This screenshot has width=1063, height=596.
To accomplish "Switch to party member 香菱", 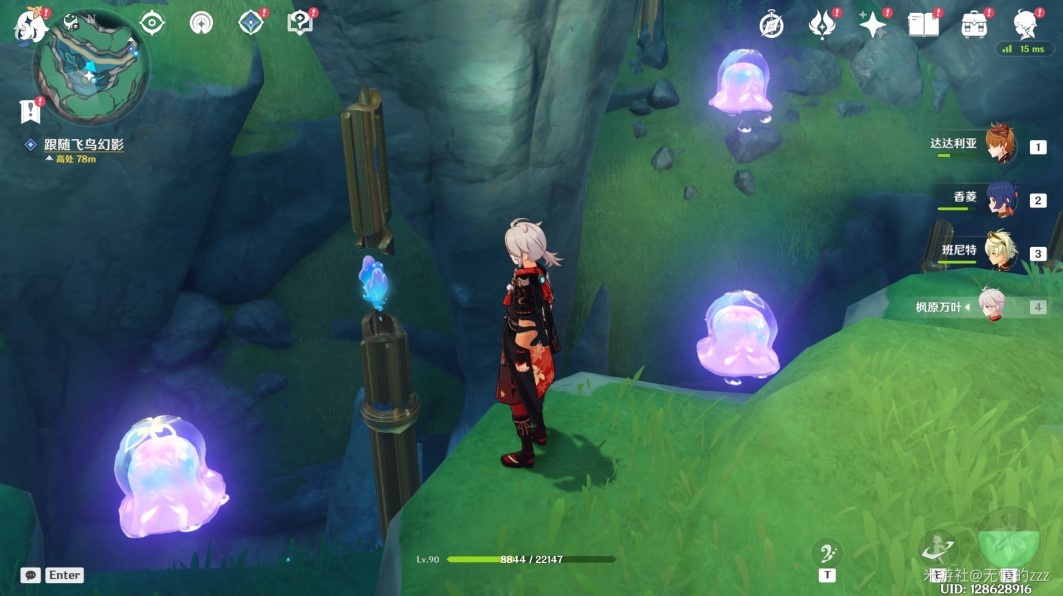I will pos(1000,199).
